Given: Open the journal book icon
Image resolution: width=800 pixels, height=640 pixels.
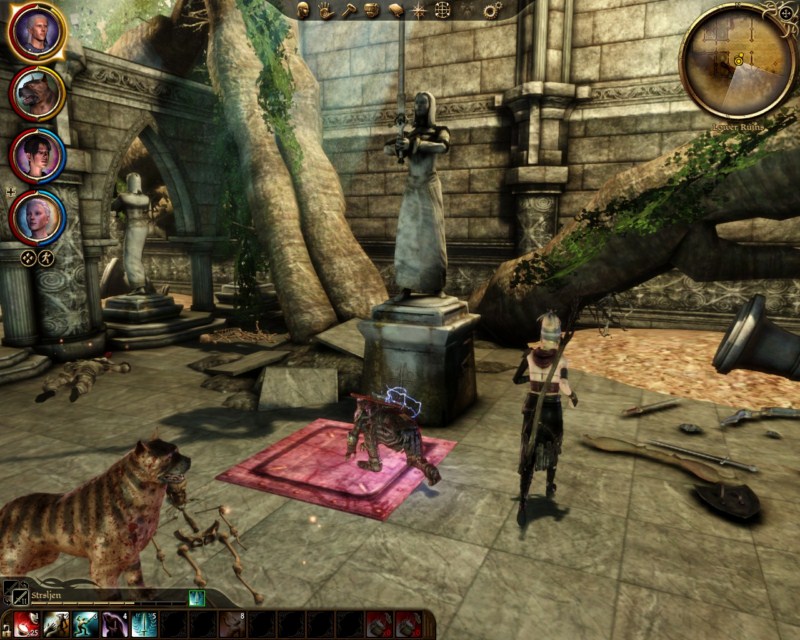Looking at the screenshot, I should pos(395,10).
